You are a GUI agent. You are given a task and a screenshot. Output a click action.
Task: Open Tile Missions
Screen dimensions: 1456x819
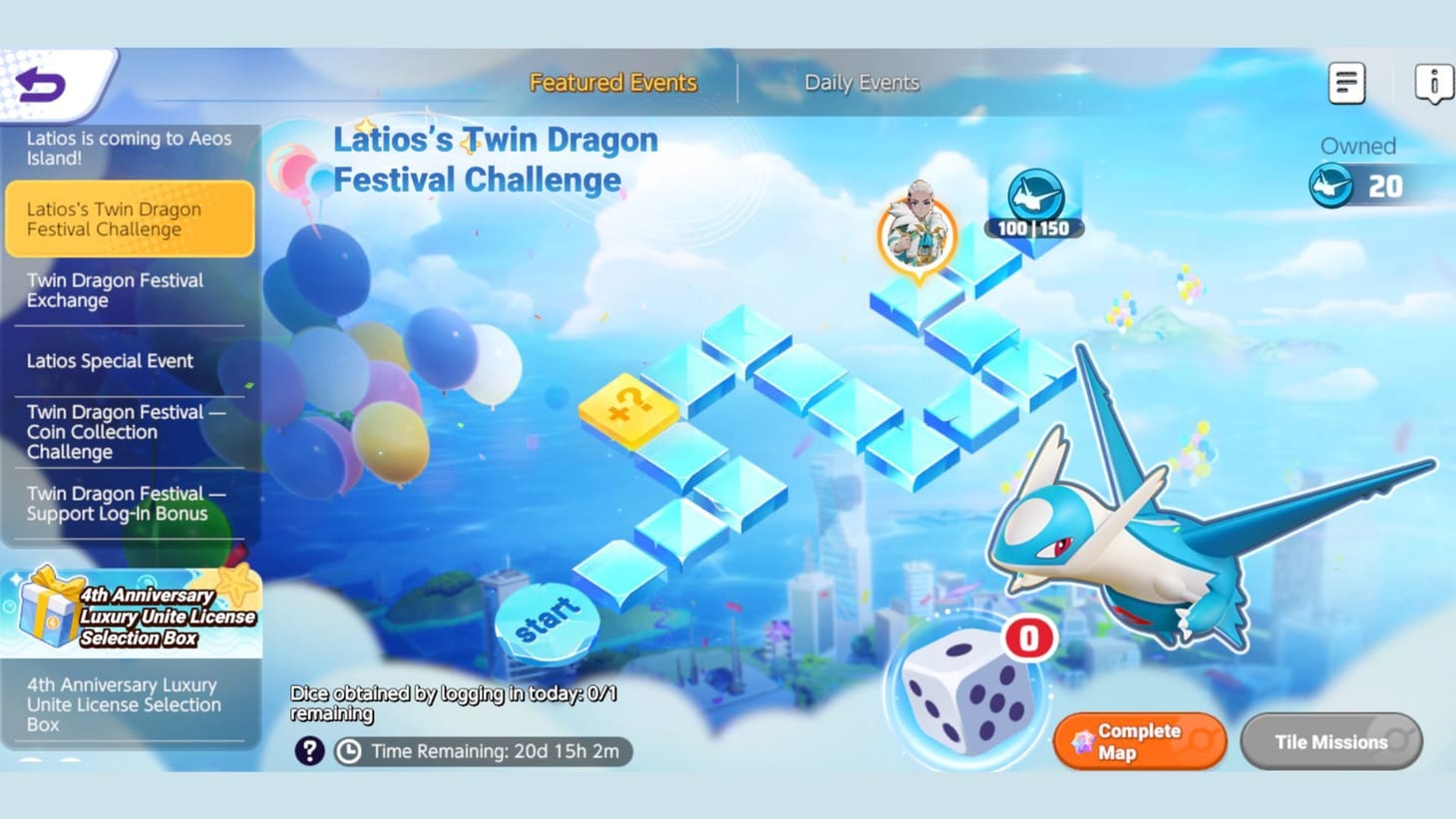coord(1330,742)
